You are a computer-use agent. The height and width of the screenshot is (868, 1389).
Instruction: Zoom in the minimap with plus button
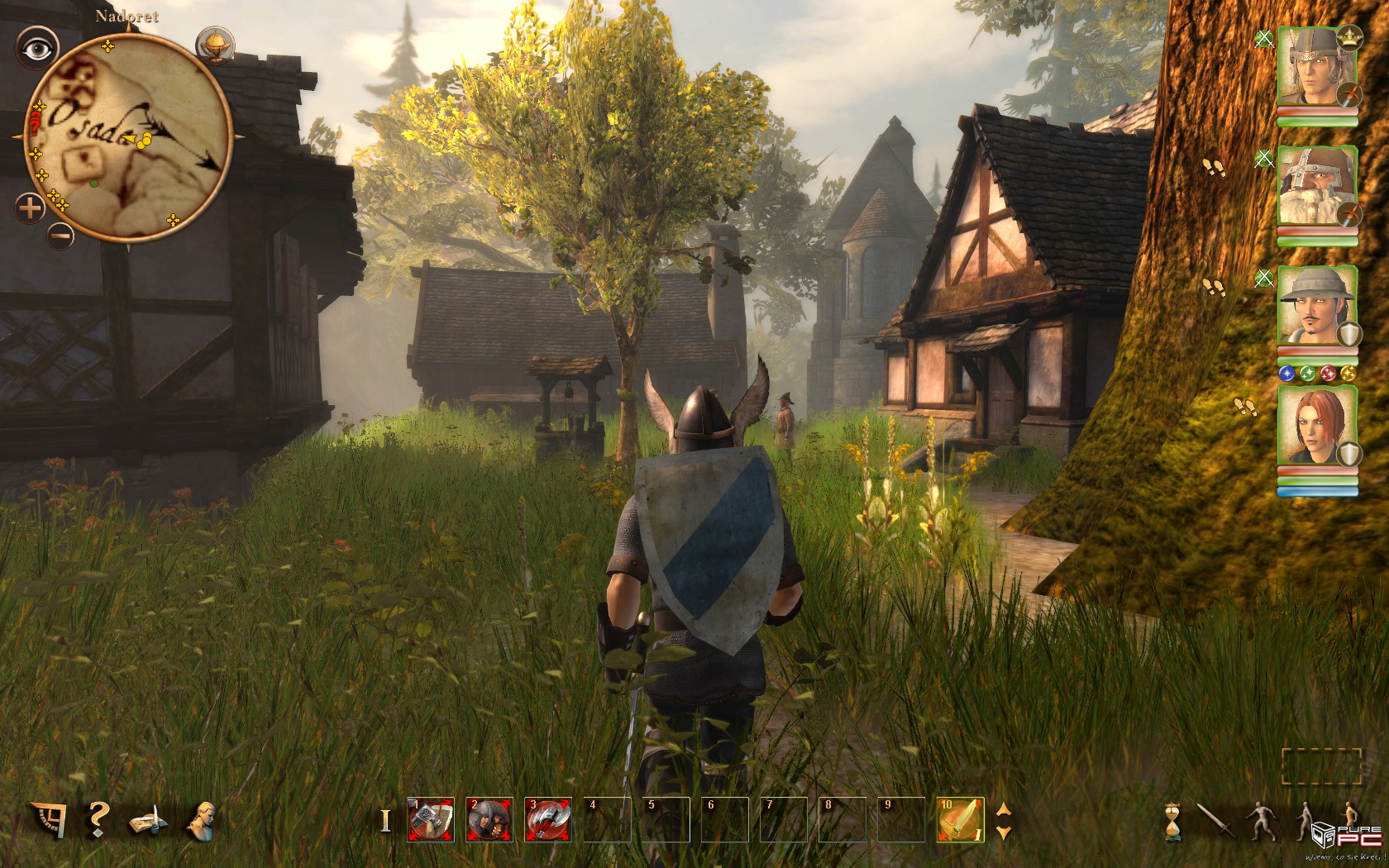[x=30, y=207]
